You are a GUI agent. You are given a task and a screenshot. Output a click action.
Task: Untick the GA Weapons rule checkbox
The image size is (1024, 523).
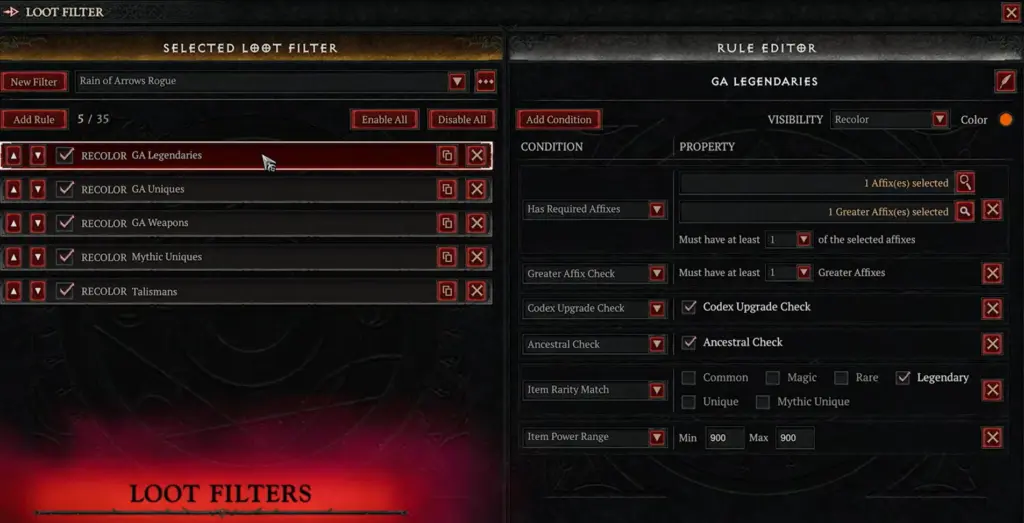tap(66, 223)
